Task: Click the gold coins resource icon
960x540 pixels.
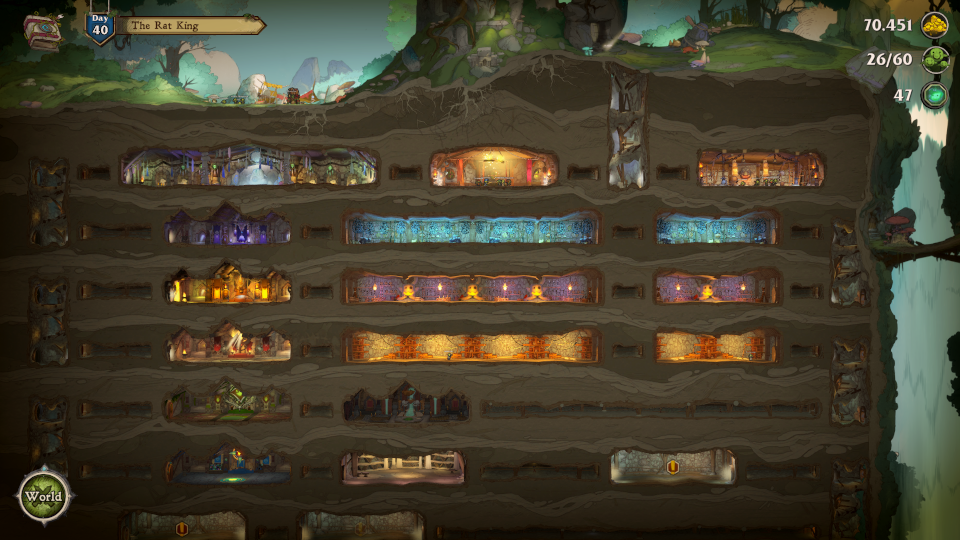Action: [935, 25]
